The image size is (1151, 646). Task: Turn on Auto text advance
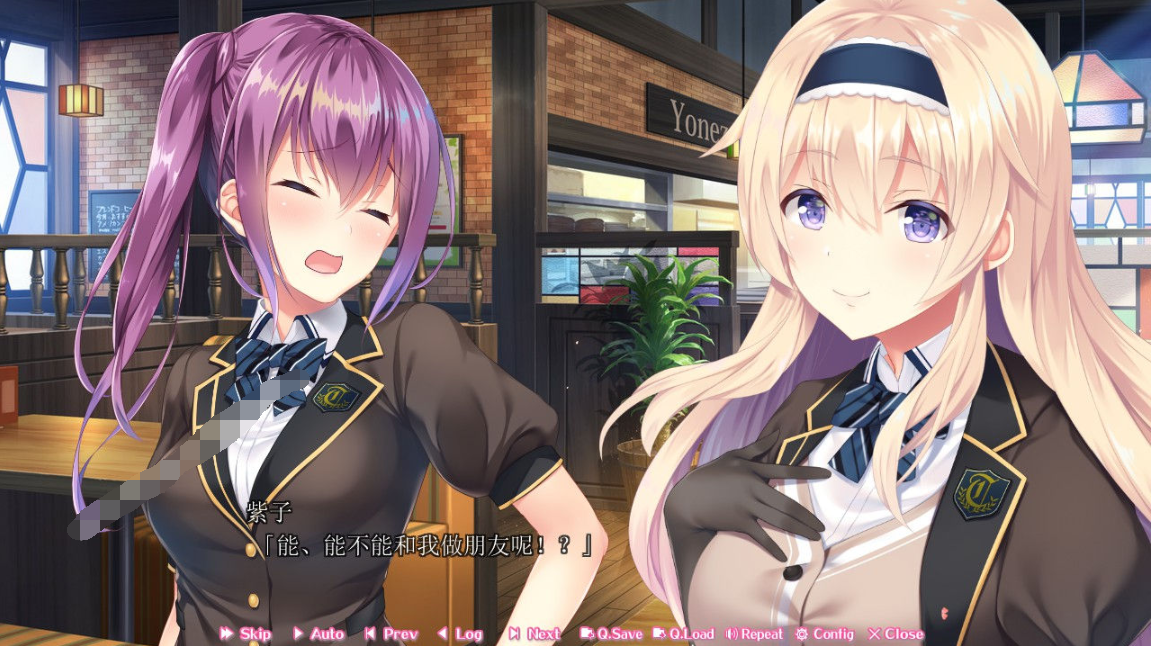point(318,634)
